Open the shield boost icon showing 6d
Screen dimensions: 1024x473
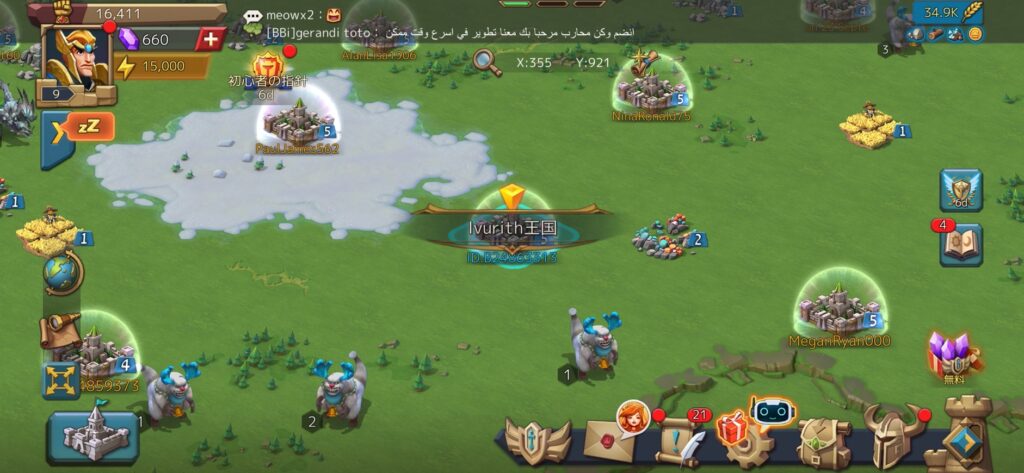961,190
